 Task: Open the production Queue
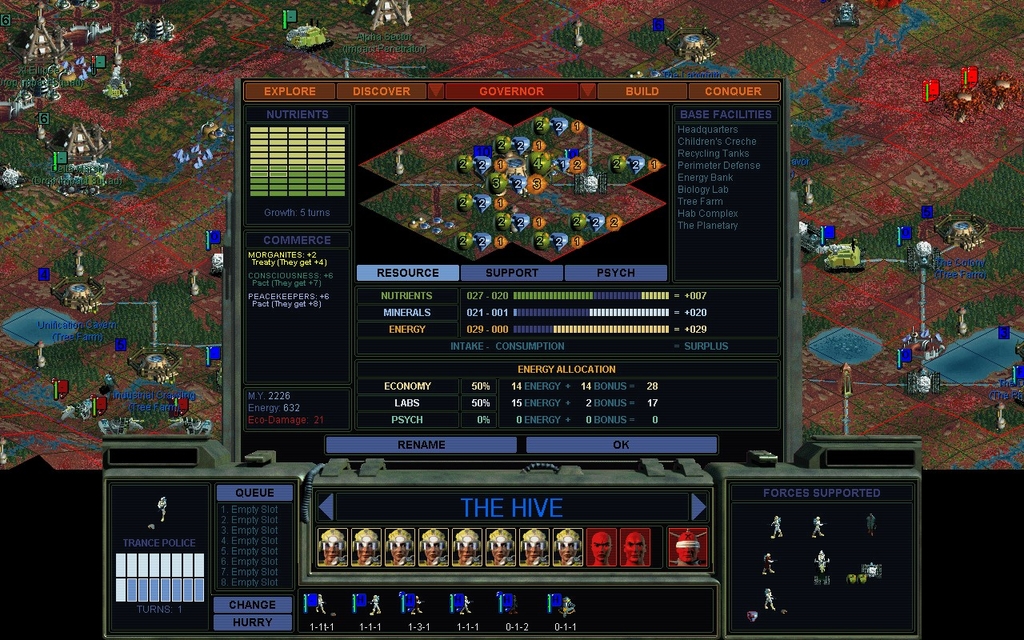click(255, 493)
